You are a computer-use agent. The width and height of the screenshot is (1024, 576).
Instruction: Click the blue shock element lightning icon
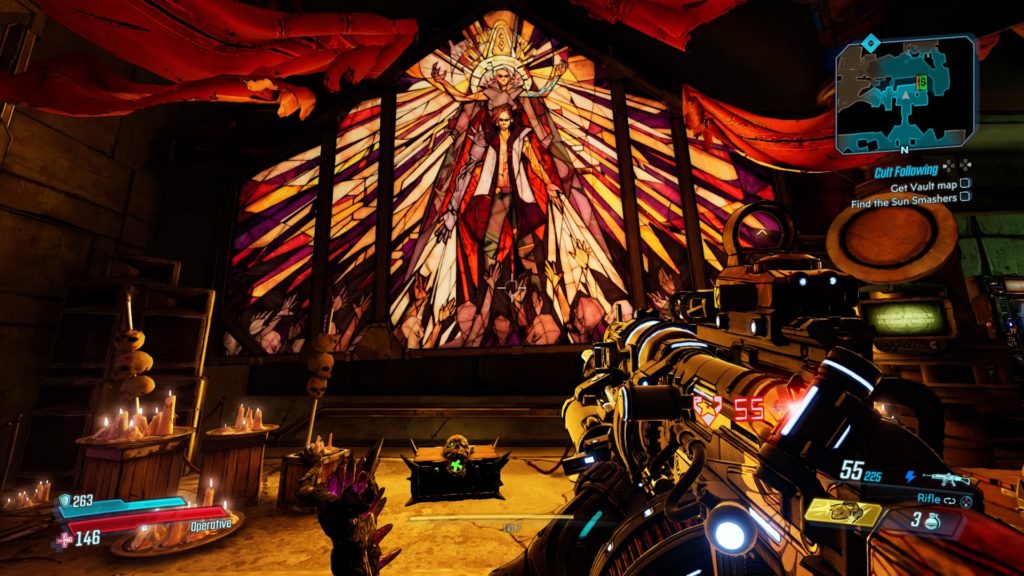coord(909,478)
